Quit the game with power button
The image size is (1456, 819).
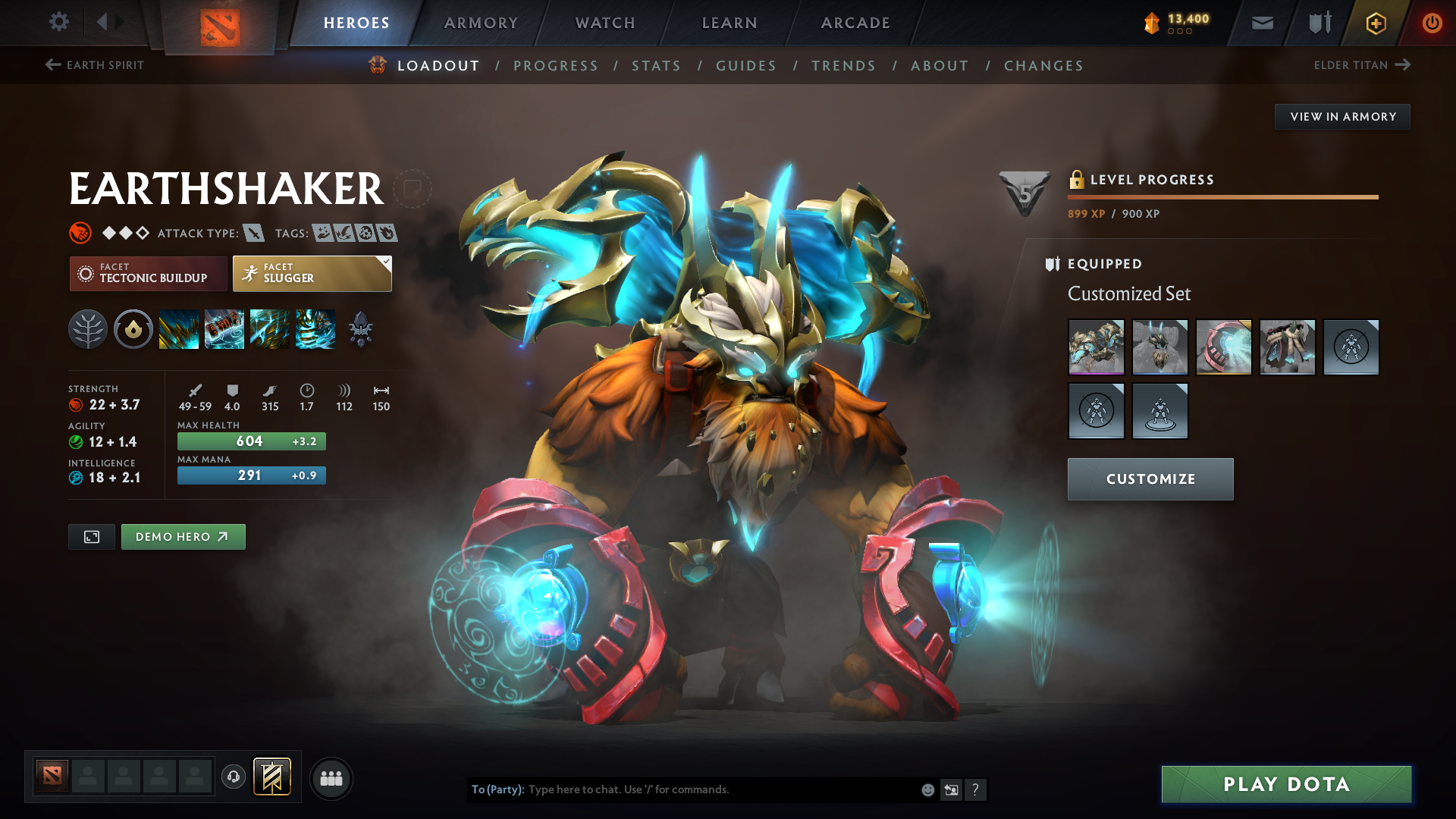click(x=1432, y=23)
